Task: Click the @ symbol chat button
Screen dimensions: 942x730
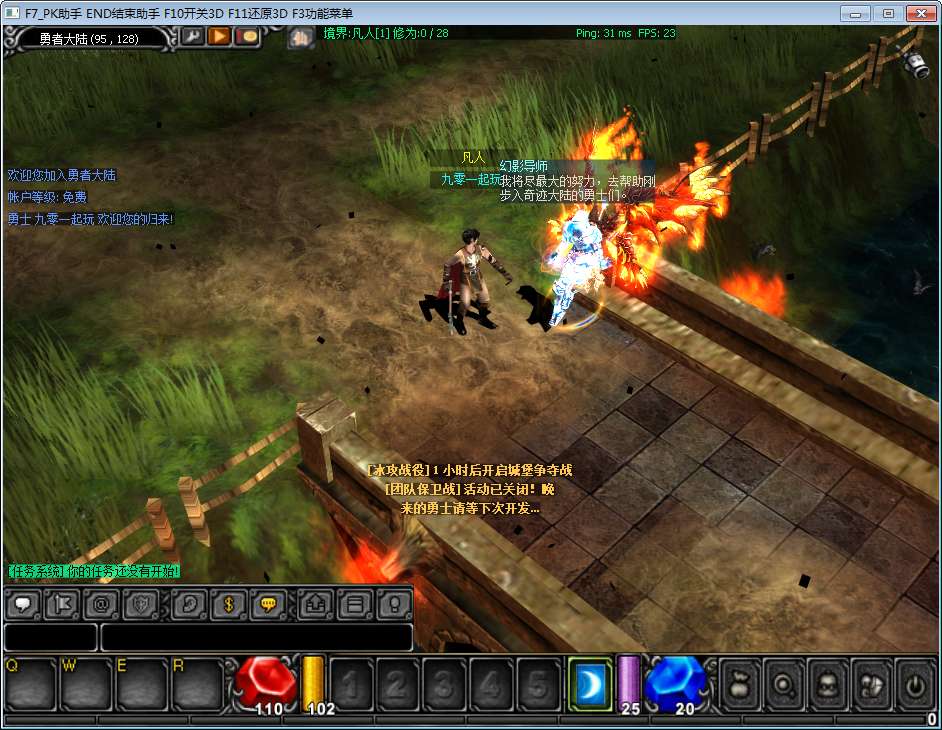Action: pos(101,604)
